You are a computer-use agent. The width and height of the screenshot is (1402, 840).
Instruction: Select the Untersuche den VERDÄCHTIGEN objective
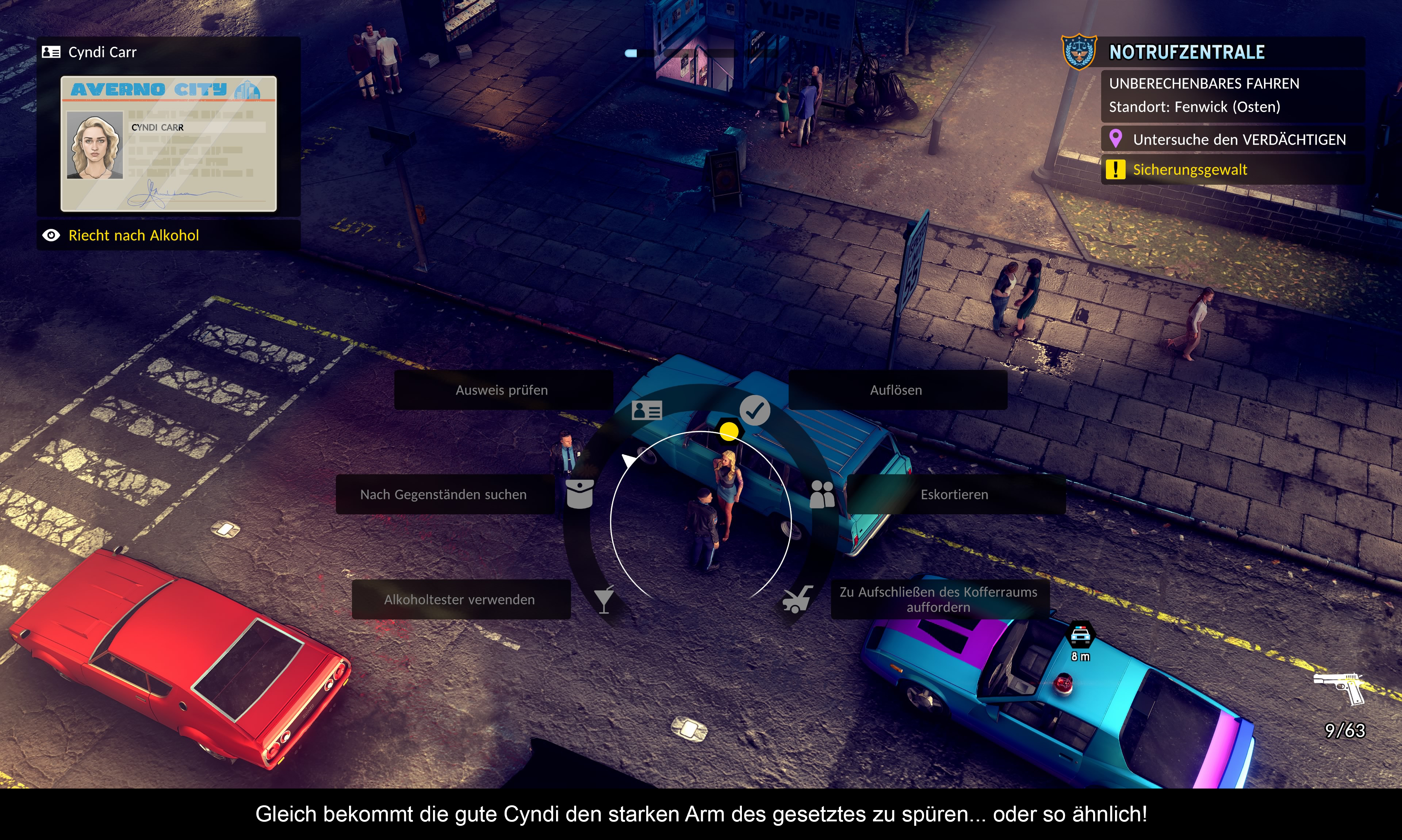[1238, 140]
